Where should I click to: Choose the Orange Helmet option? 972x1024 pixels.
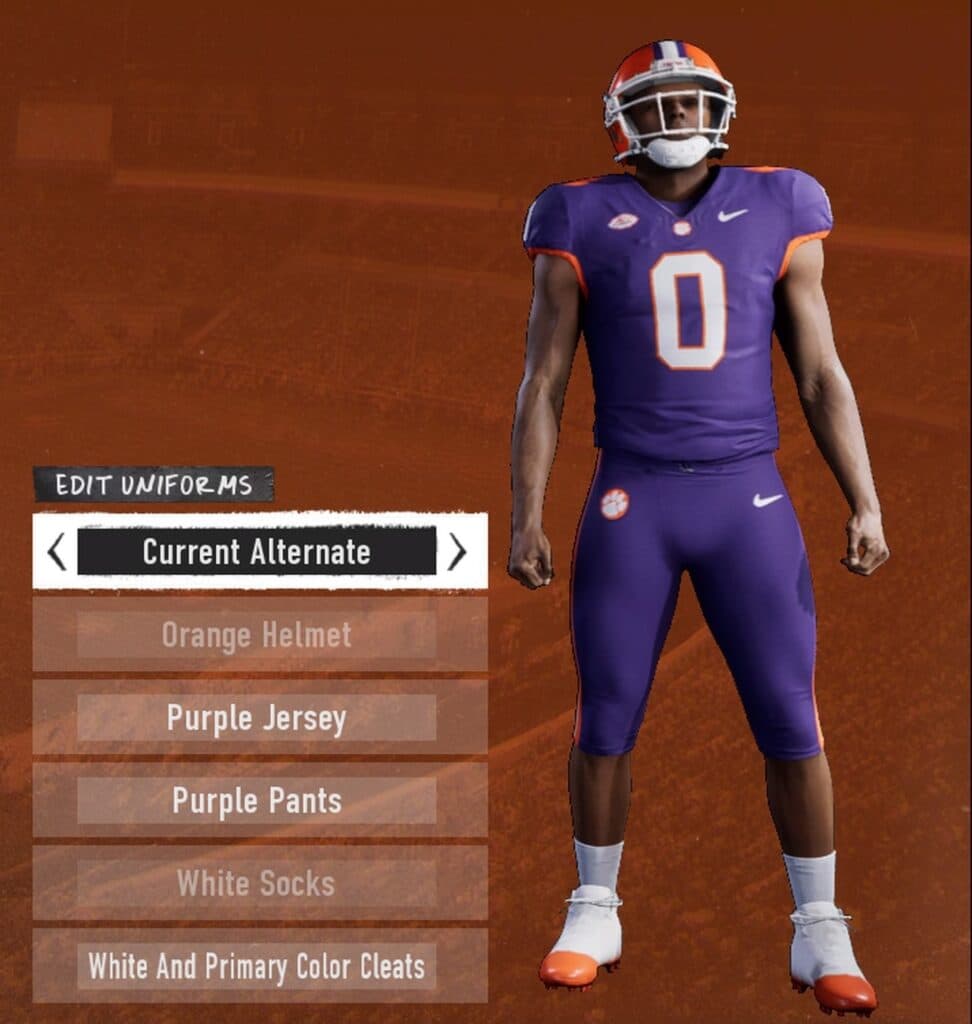click(257, 635)
